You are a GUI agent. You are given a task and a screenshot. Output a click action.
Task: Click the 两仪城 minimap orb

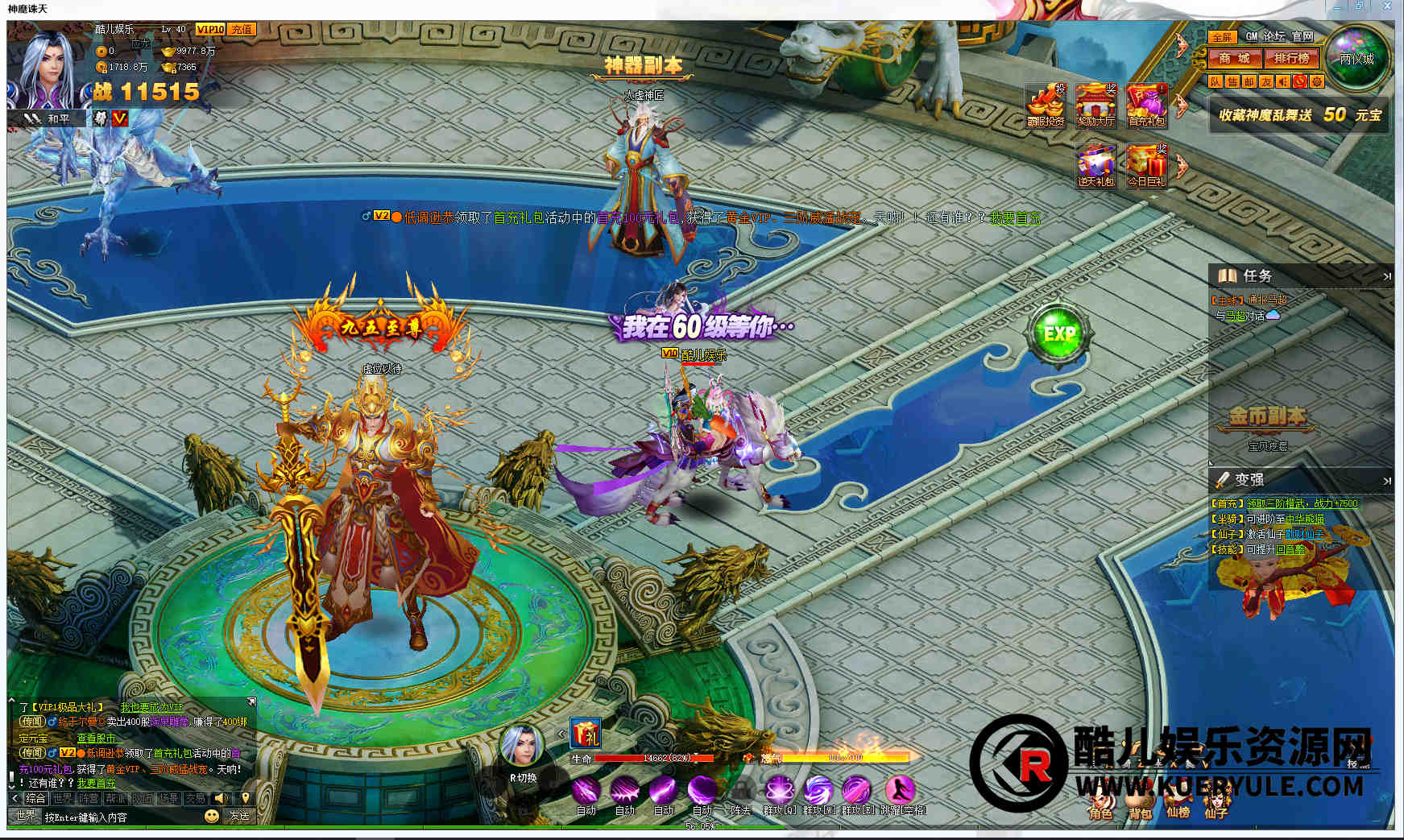click(1357, 58)
